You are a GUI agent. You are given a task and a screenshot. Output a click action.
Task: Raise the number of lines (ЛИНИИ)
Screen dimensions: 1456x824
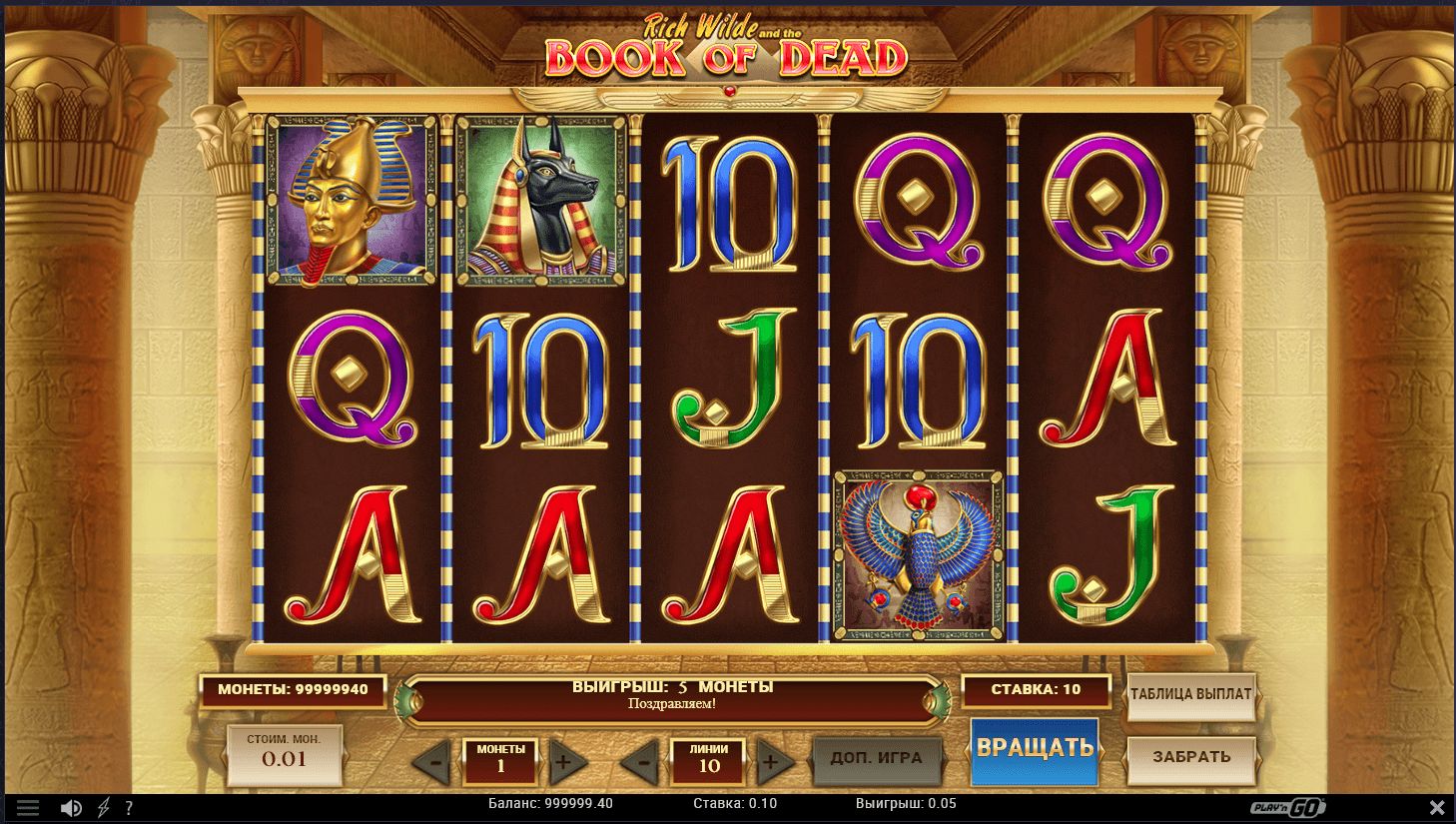[x=771, y=764]
